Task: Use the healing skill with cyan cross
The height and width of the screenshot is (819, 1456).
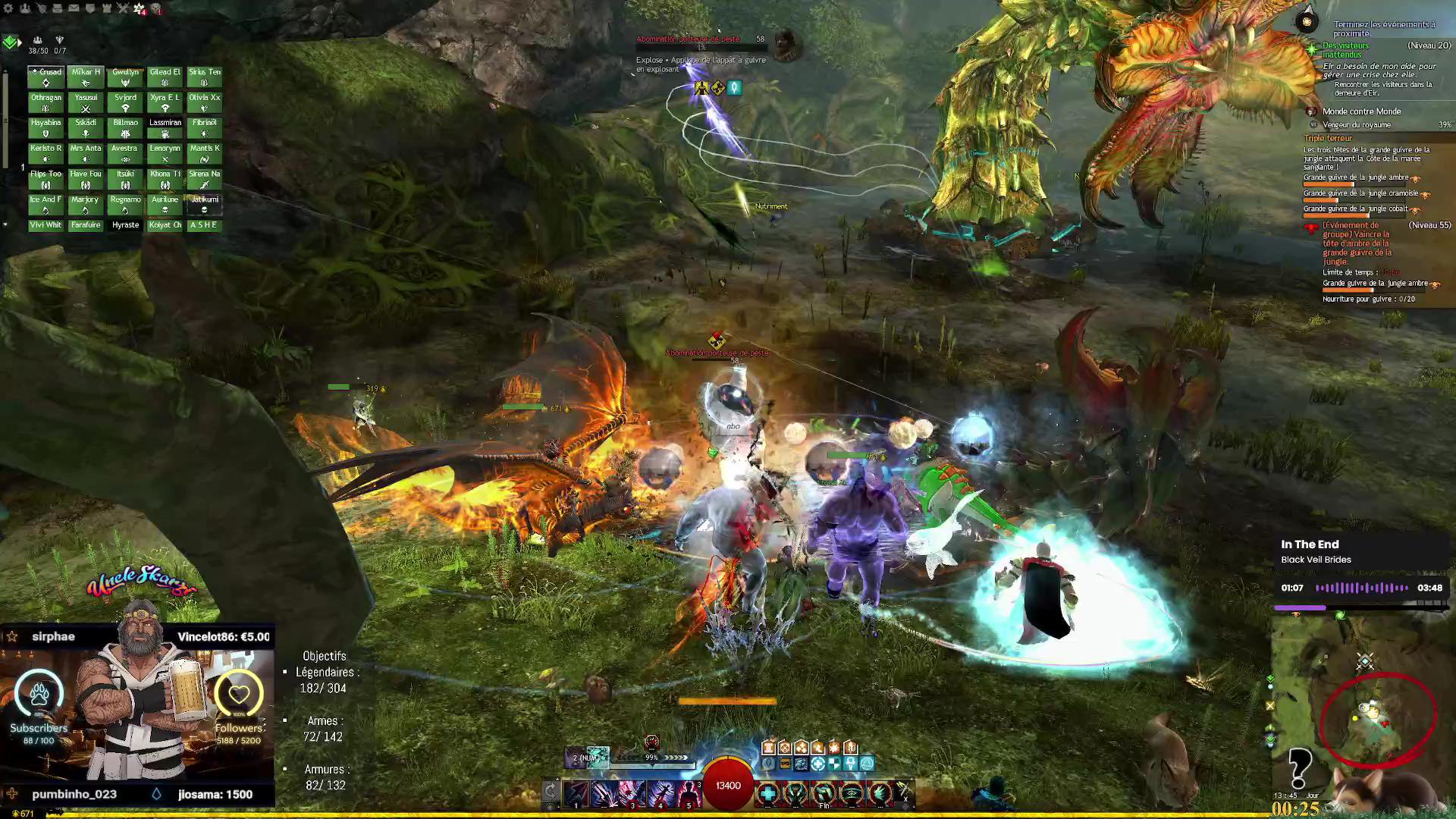Action: tap(767, 793)
